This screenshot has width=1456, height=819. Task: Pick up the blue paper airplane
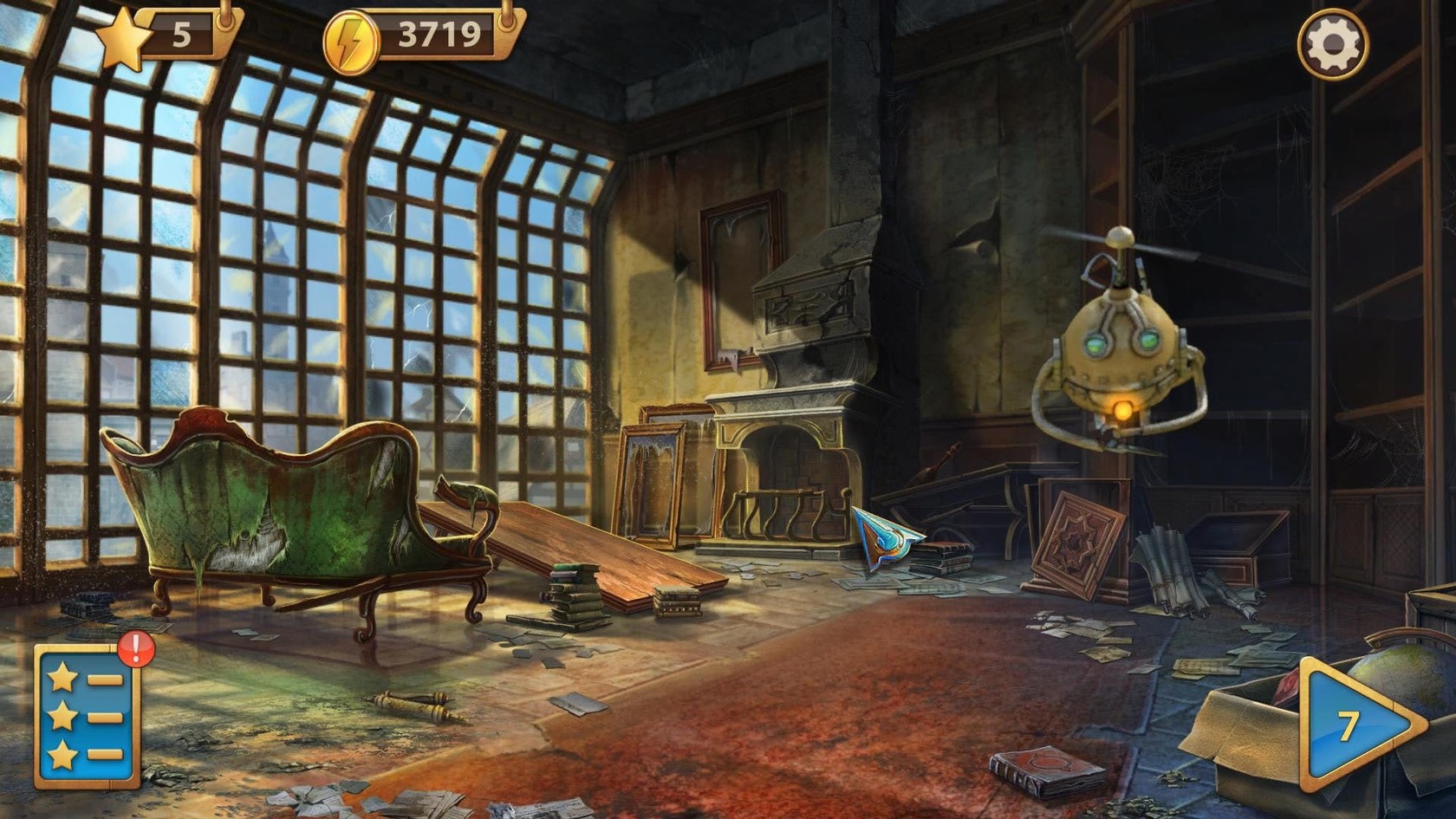point(884,537)
